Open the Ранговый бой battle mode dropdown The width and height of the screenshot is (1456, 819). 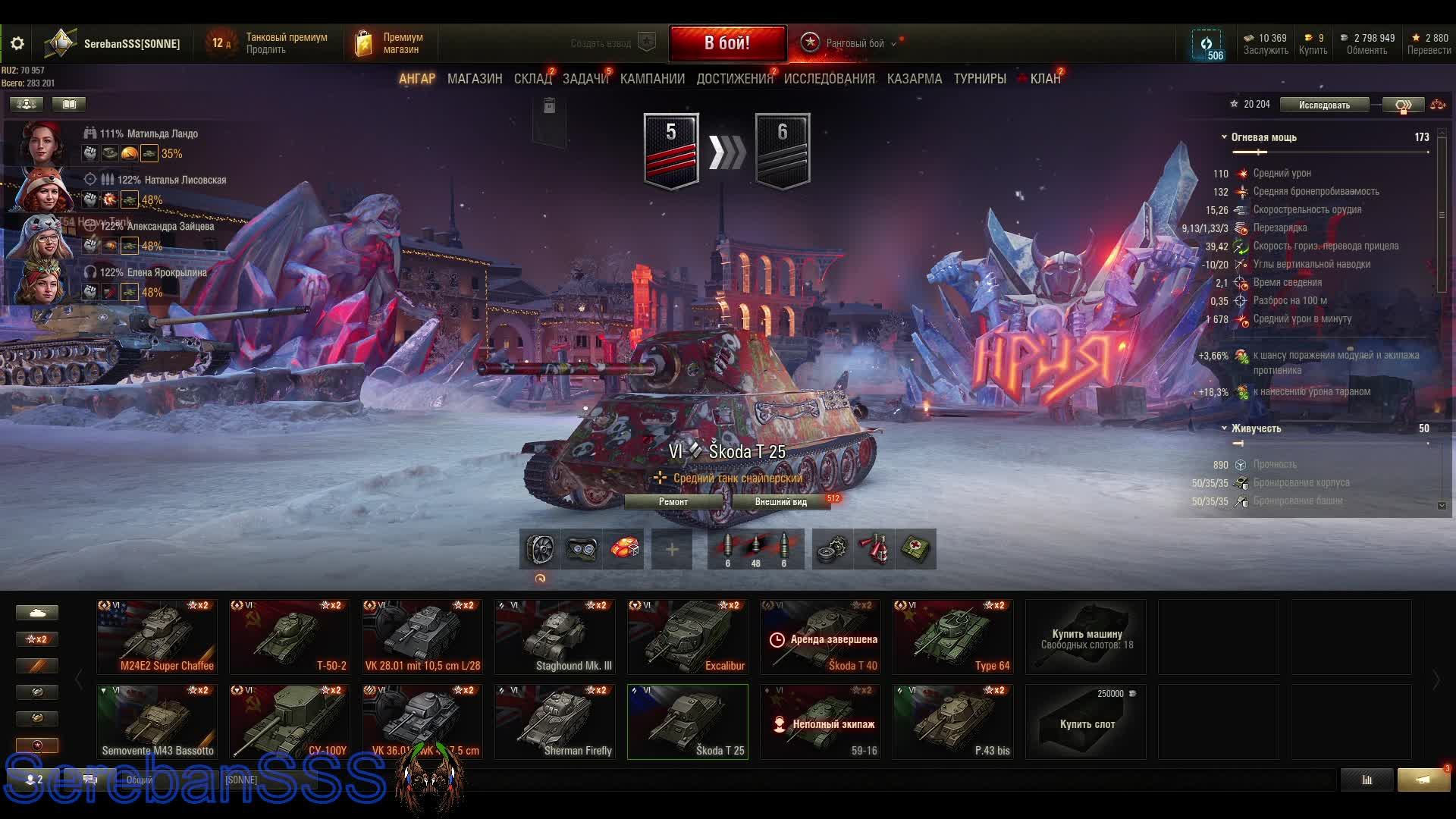(x=854, y=43)
